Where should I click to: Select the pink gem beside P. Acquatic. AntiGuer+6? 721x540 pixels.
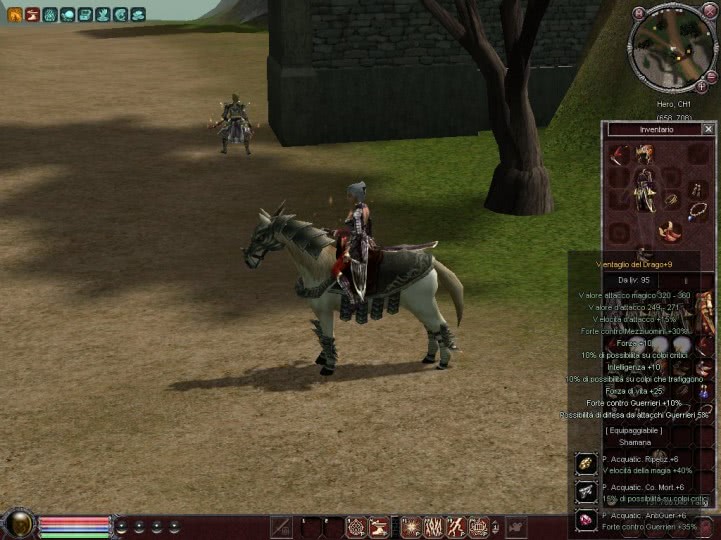coord(586,520)
